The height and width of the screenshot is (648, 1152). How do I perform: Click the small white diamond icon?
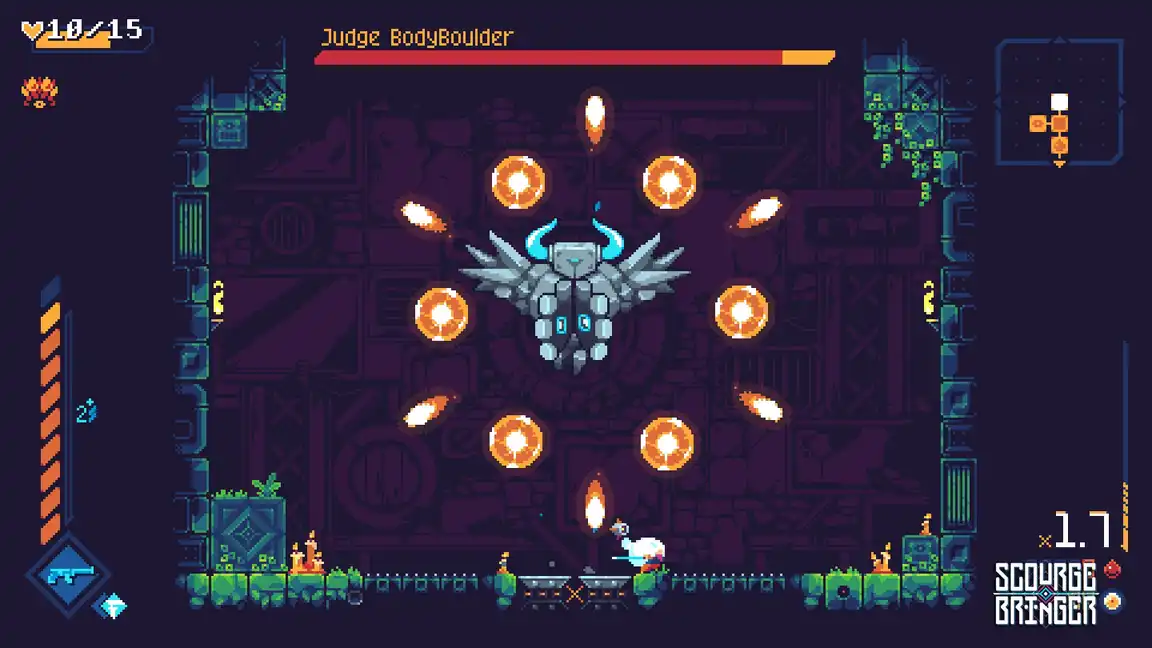(112, 606)
